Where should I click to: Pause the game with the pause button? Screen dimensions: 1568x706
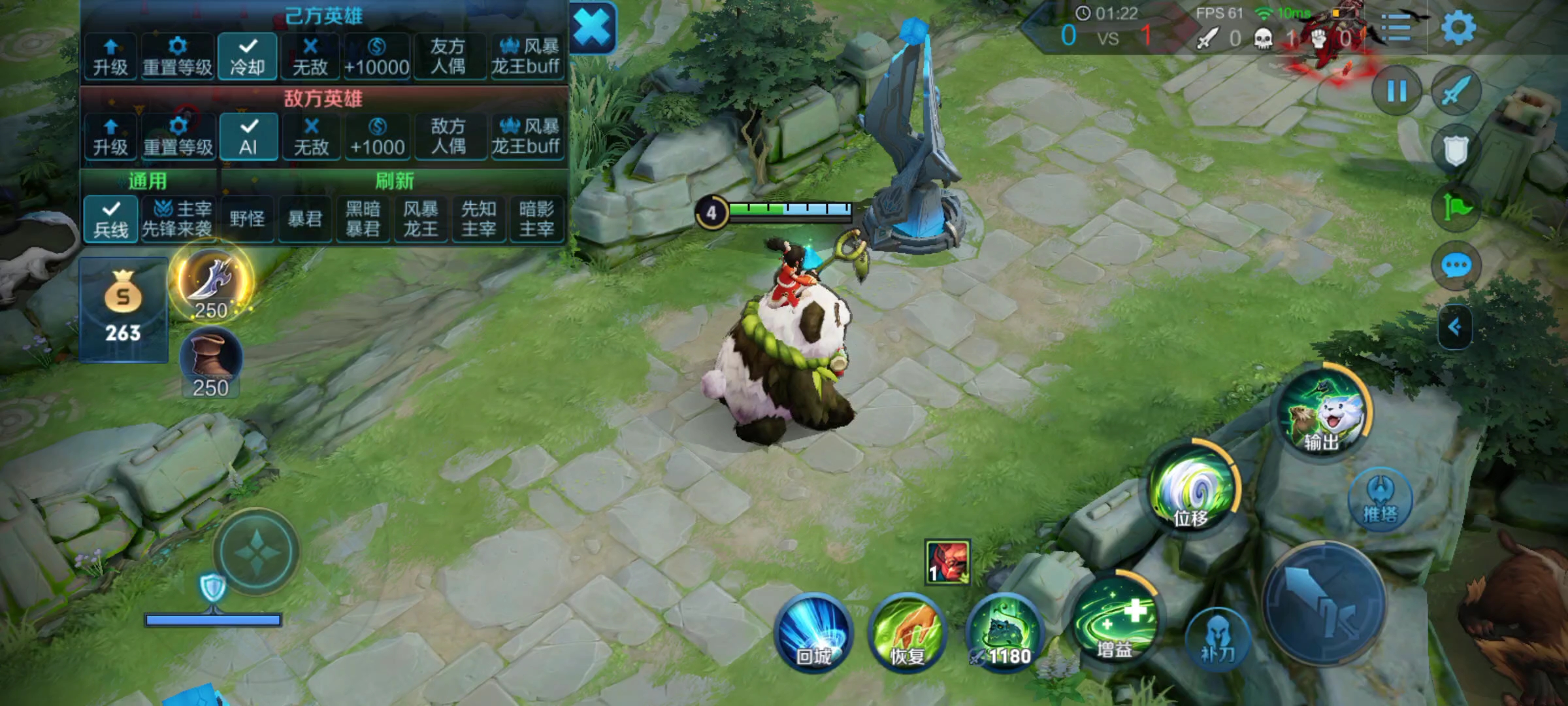(x=1396, y=91)
